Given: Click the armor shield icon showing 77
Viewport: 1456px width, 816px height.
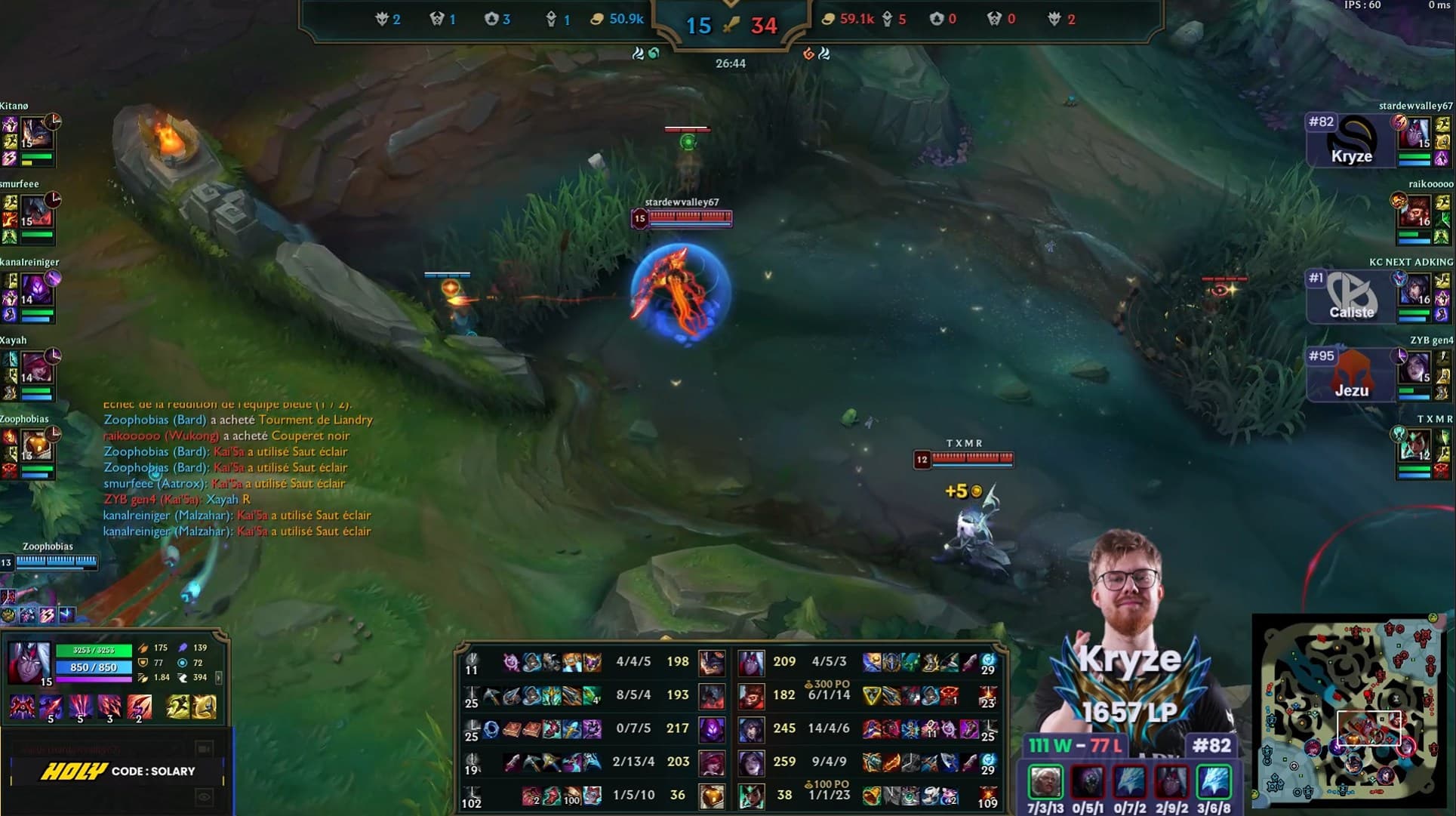Looking at the screenshot, I should pyautogui.click(x=143, y=663).
